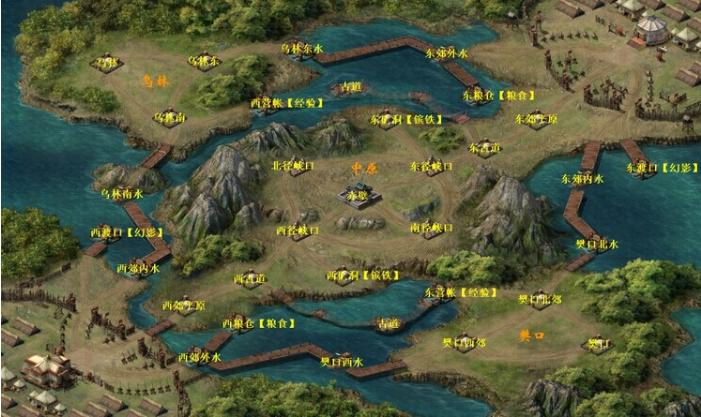
Task: Choose the 南谷峡口 pass marker
Action: pos(431,228)
